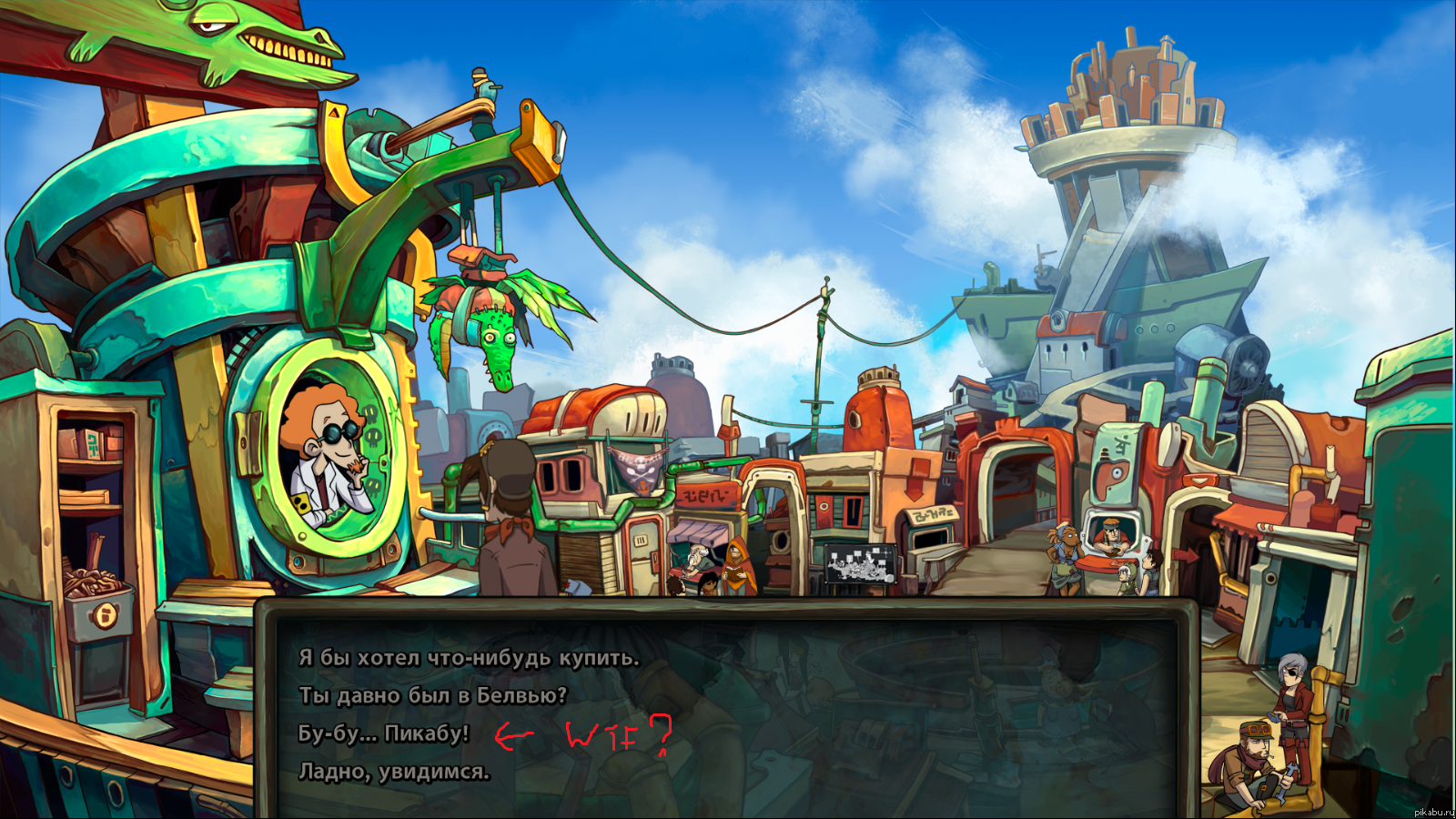
Task: Select the dialogue option "Бу-бу... Пикабу!"
Action: (x=383, y=733)
